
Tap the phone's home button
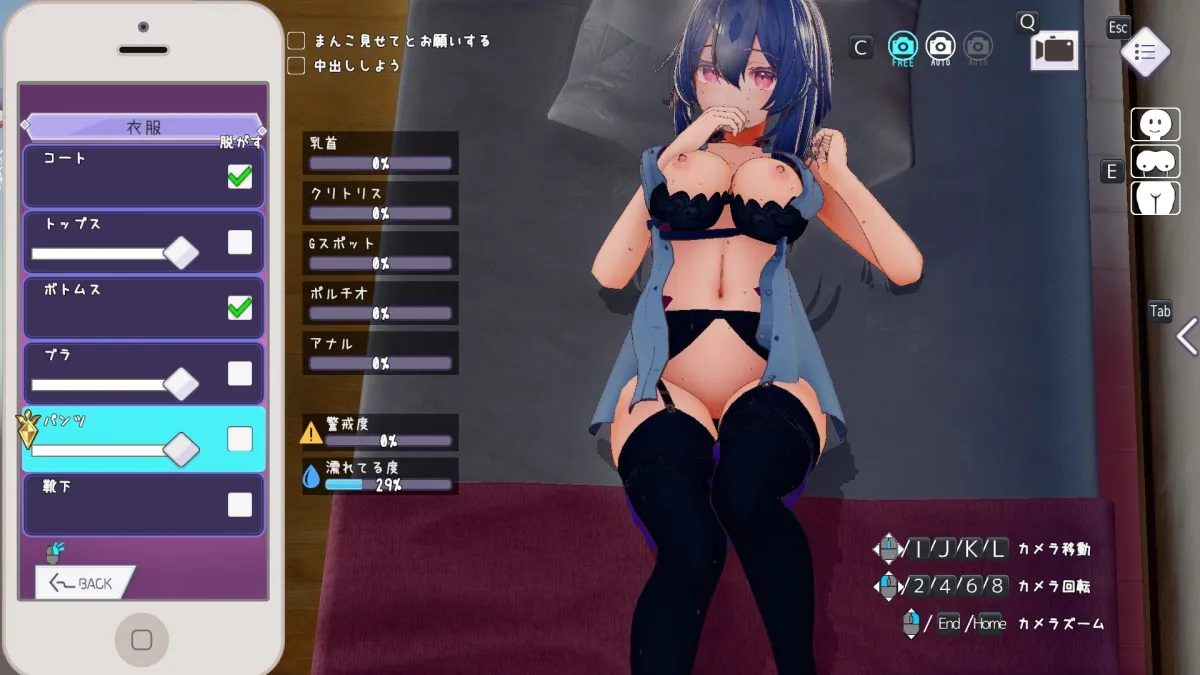142,640
